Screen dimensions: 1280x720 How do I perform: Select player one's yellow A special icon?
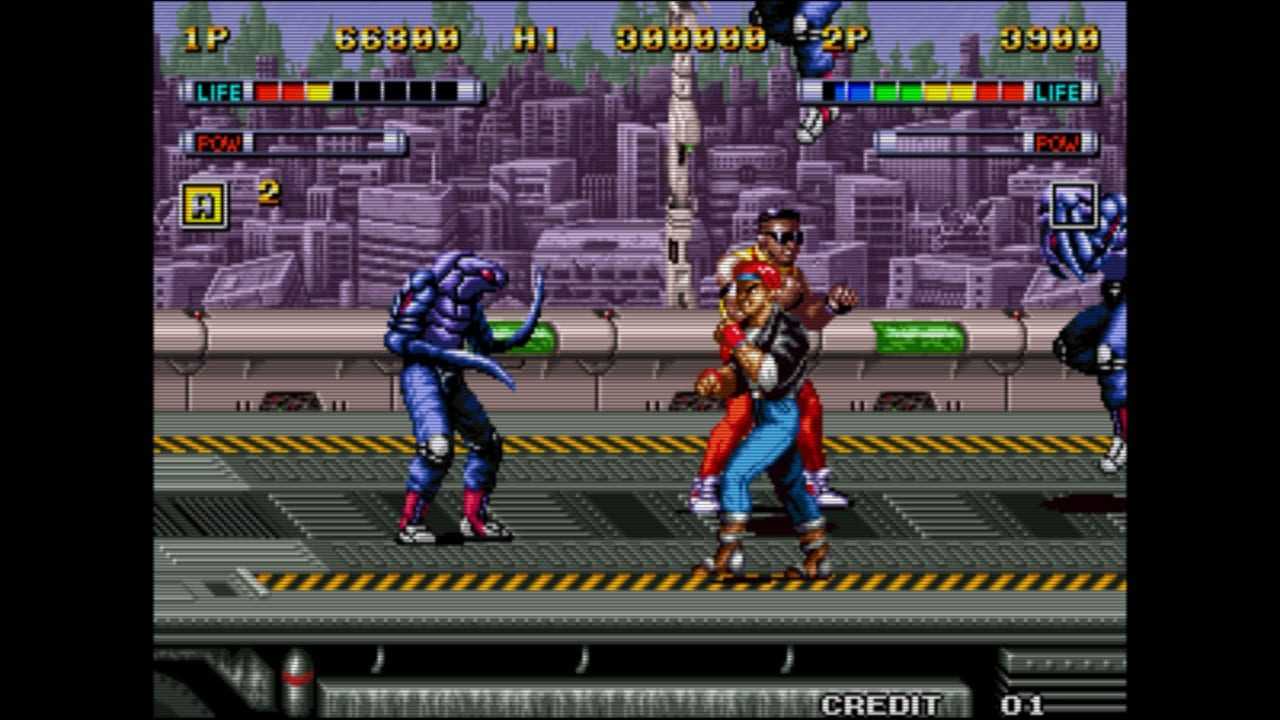(x=204, y=205)
